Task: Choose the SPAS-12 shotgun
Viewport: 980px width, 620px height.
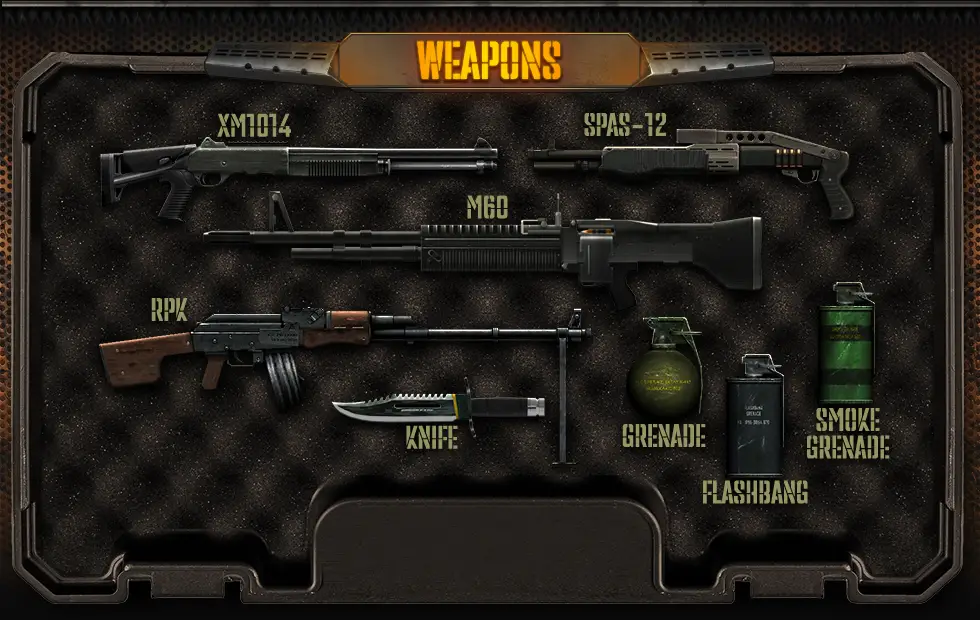Action: pyautogui.click(x=690, y=160)
